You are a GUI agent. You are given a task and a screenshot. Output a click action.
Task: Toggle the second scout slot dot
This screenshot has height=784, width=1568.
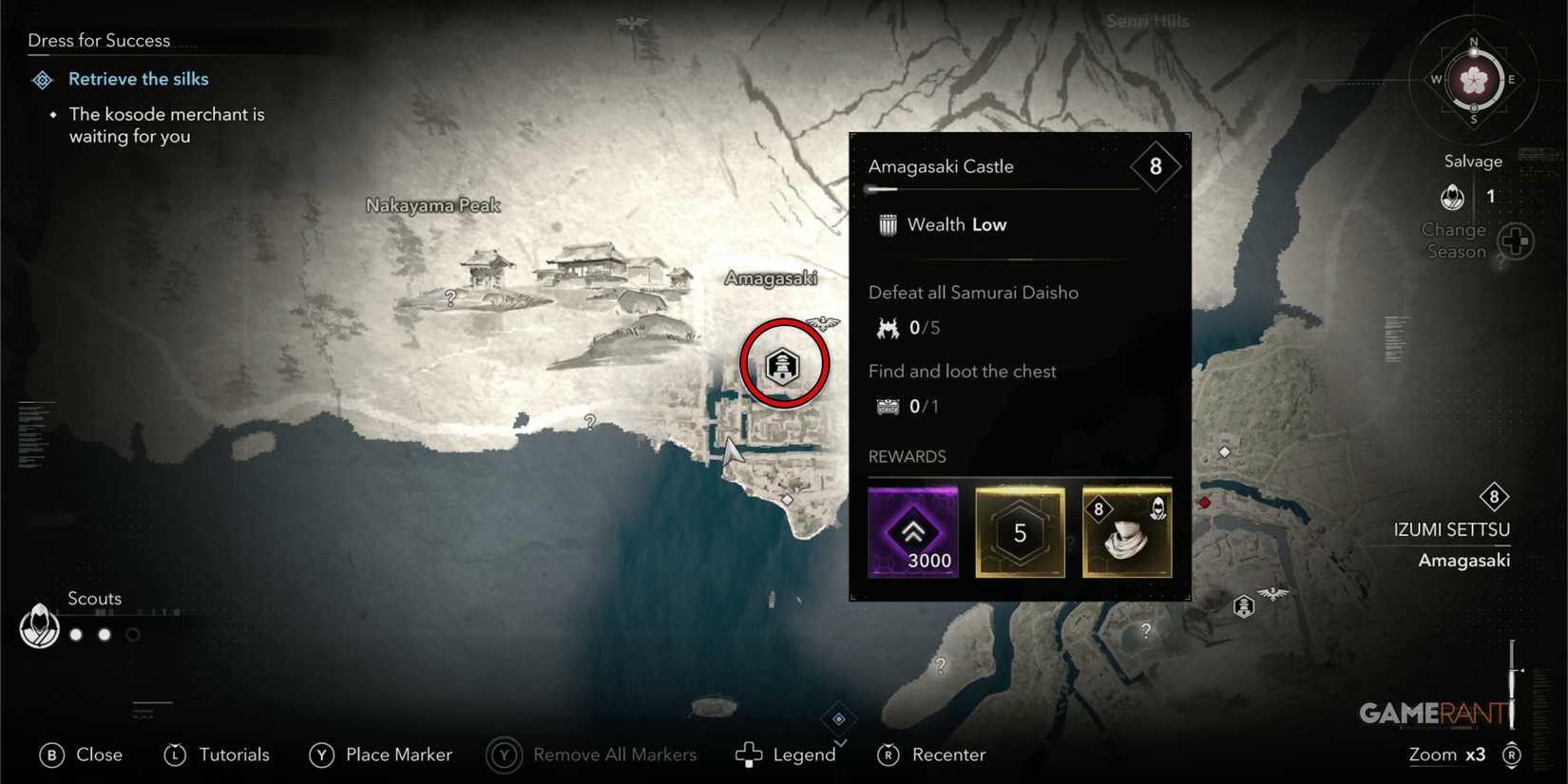[104, 635]
